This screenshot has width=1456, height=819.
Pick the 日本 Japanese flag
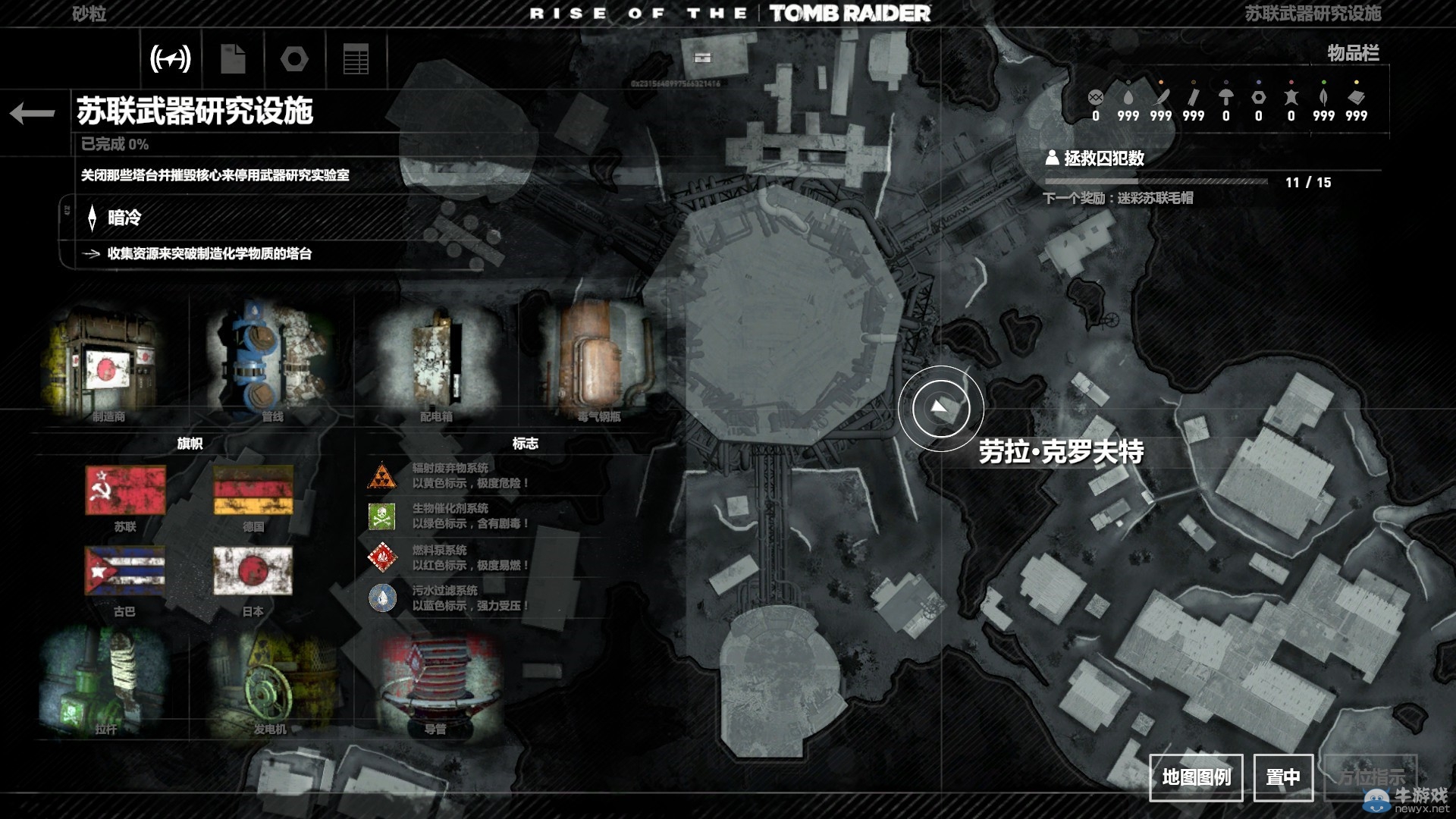click(253, 572)
